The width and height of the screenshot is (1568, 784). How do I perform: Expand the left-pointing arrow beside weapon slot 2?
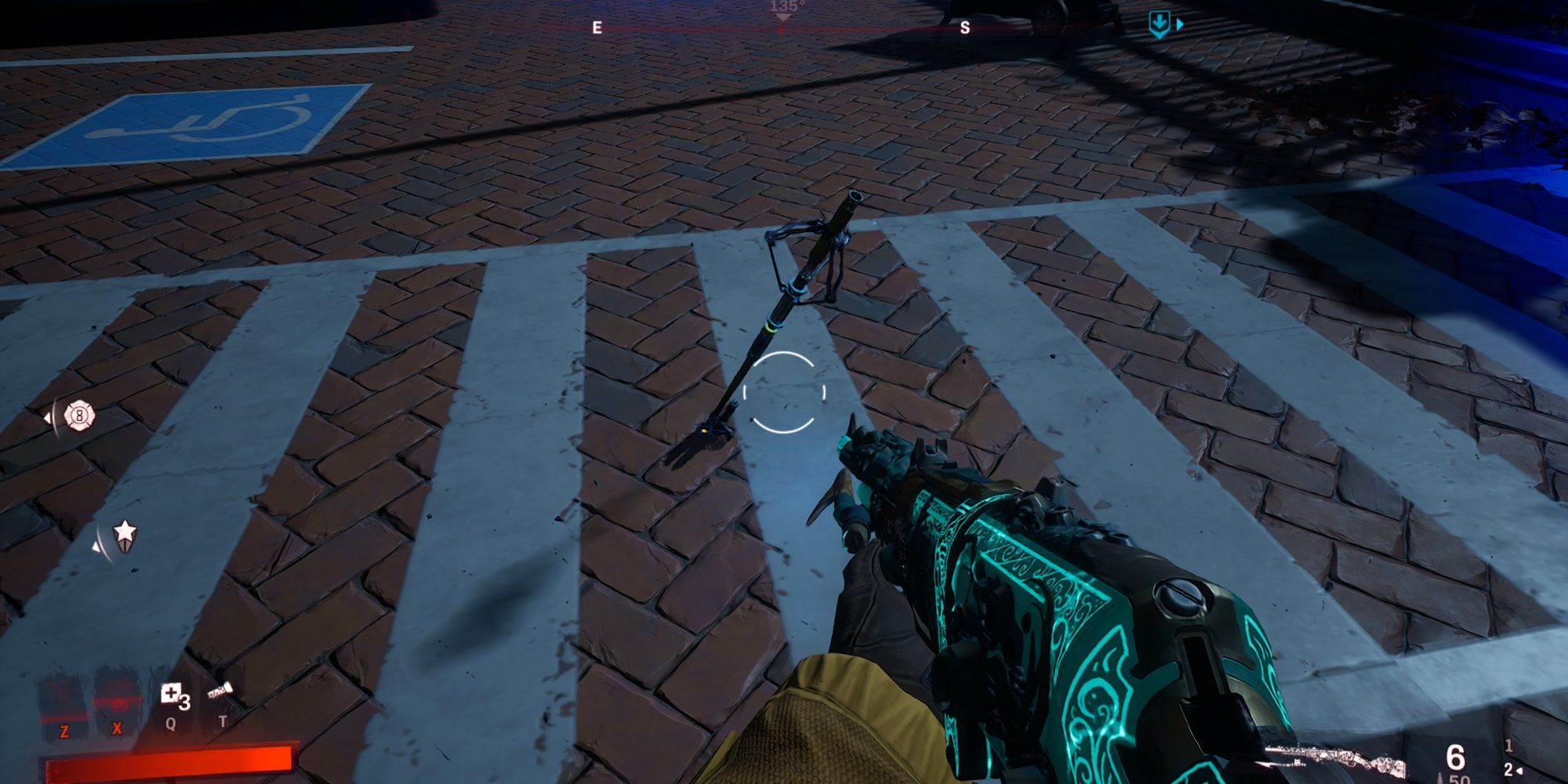click(x=1519, y=771)
